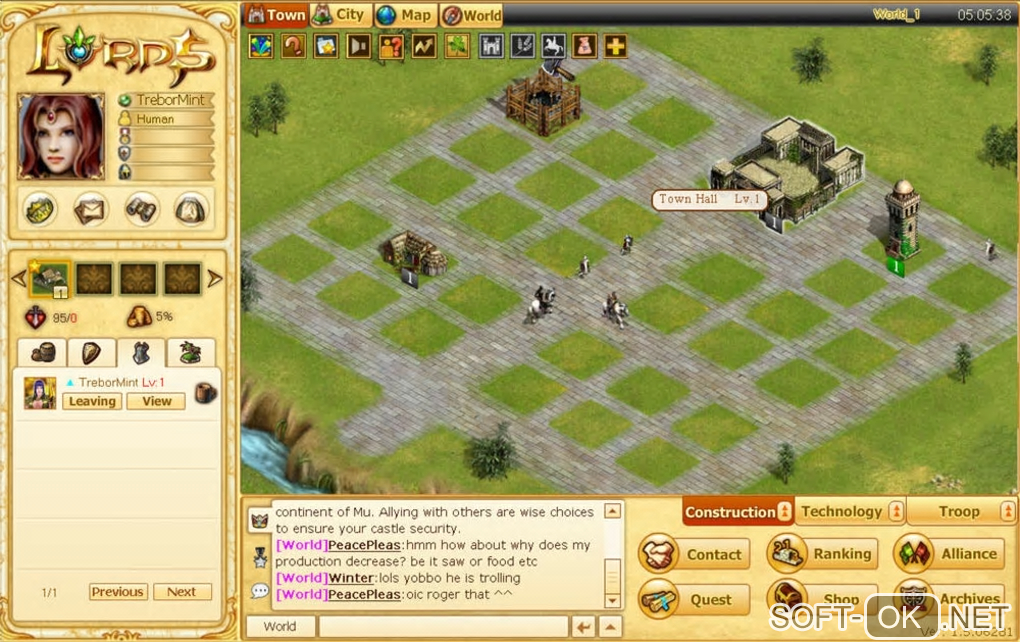This screenshot has height=642, width=1020.
Task: Open the Contact menu
Action: click(694, 554)
